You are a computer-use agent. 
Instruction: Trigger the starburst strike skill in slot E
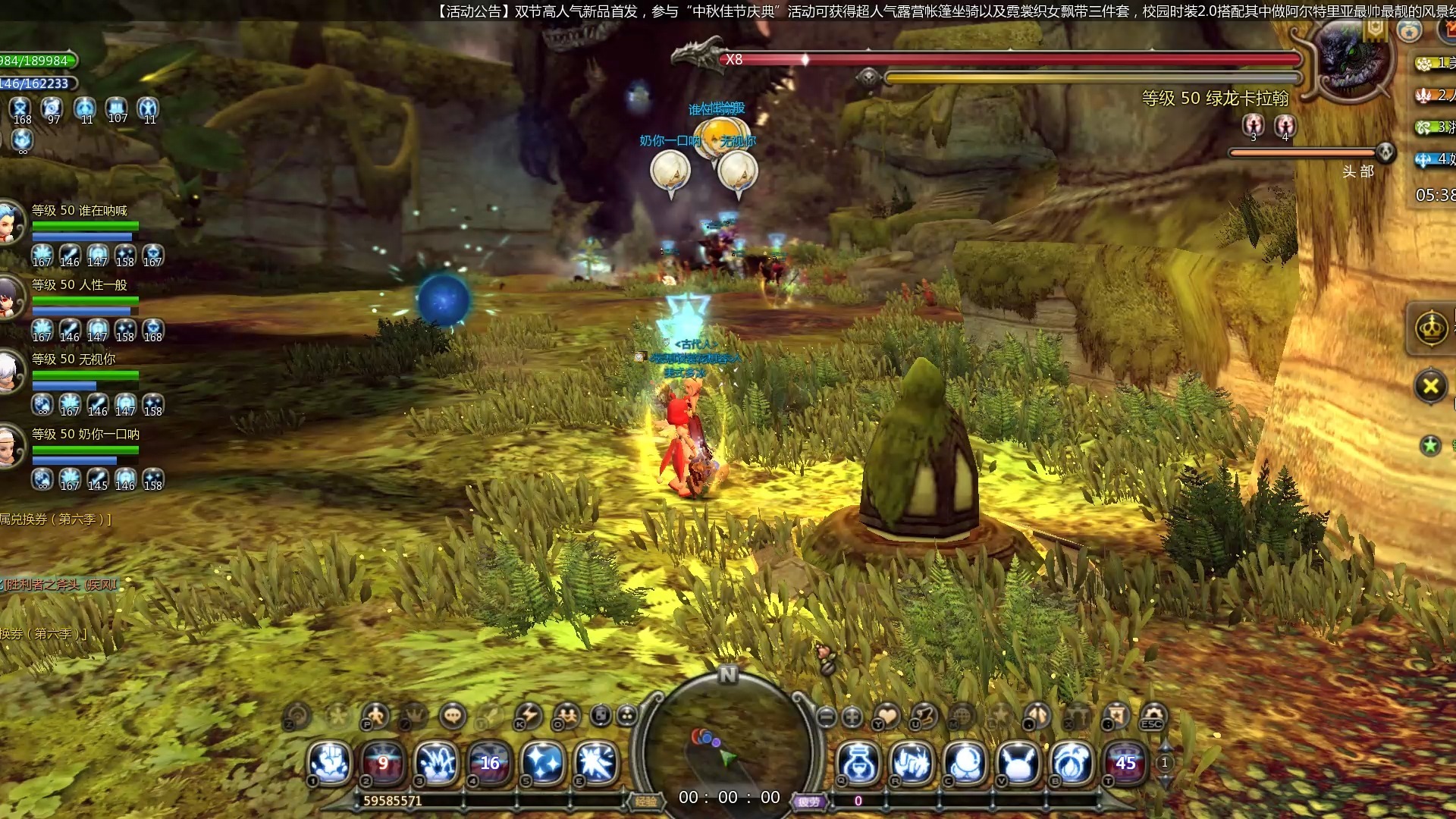click(596, 762)
